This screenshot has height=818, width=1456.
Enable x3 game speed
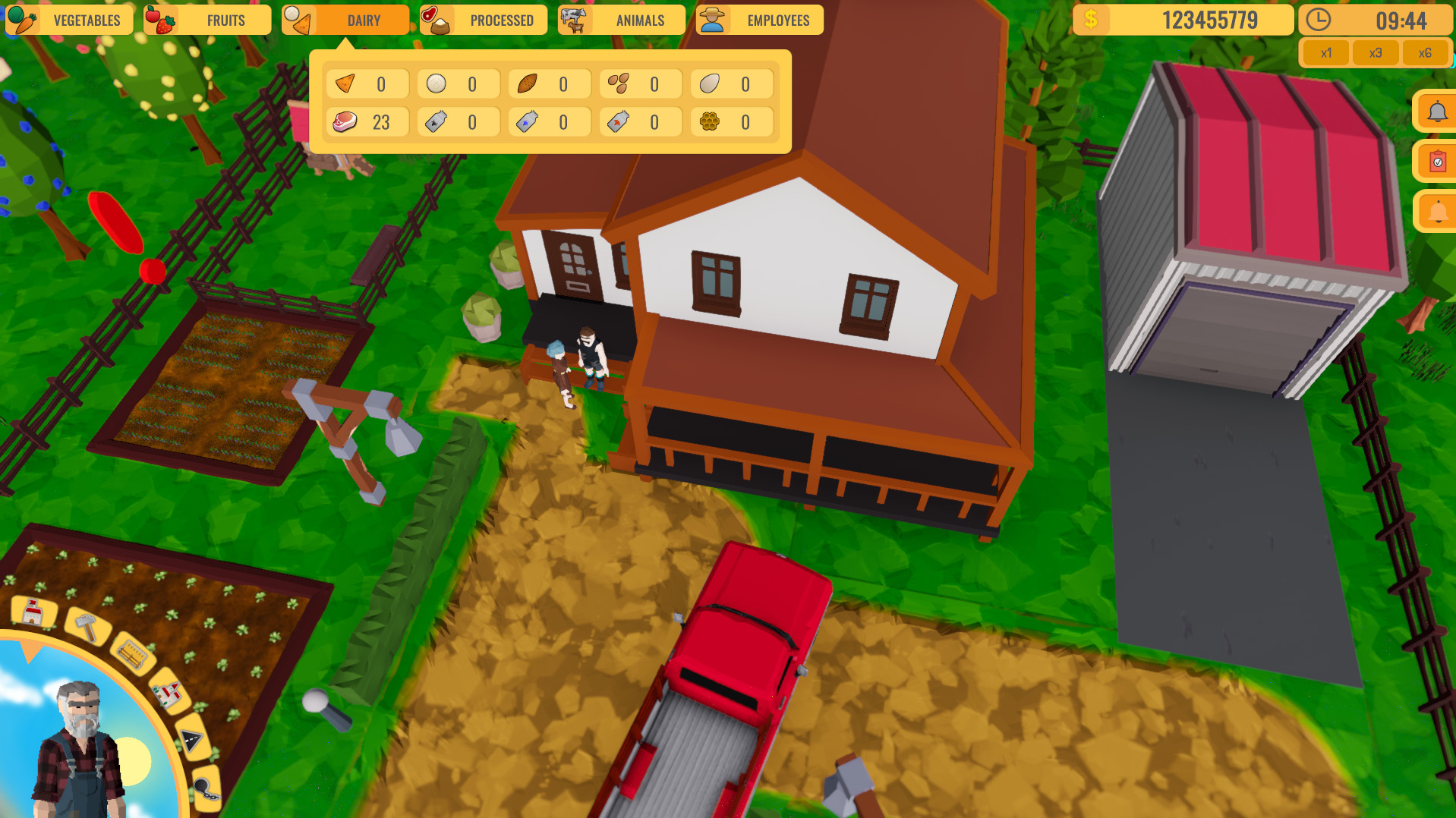pyautogui.click(x=1376, y=52)
